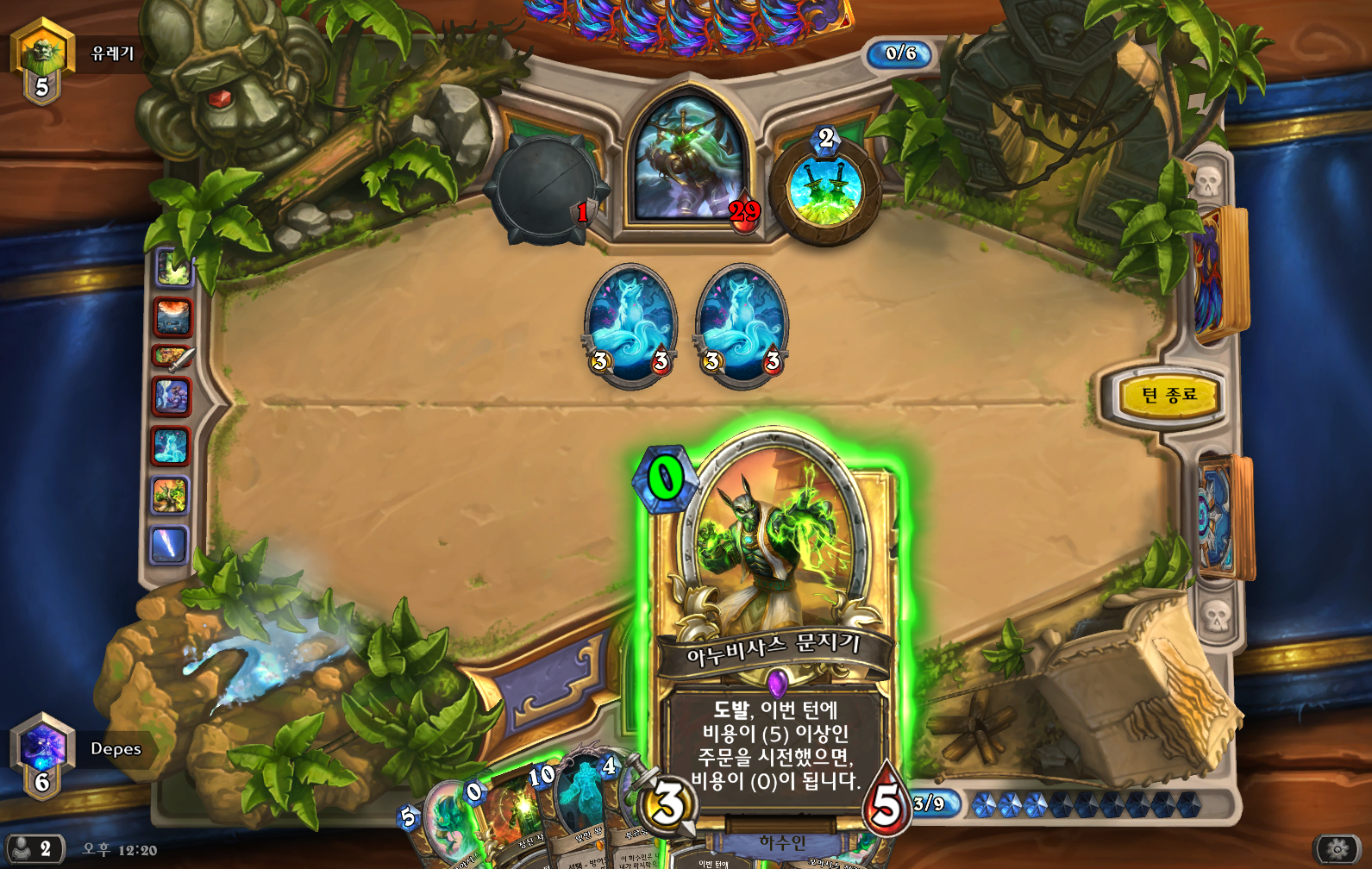Inspect the opponent's deck pile

1219,272
